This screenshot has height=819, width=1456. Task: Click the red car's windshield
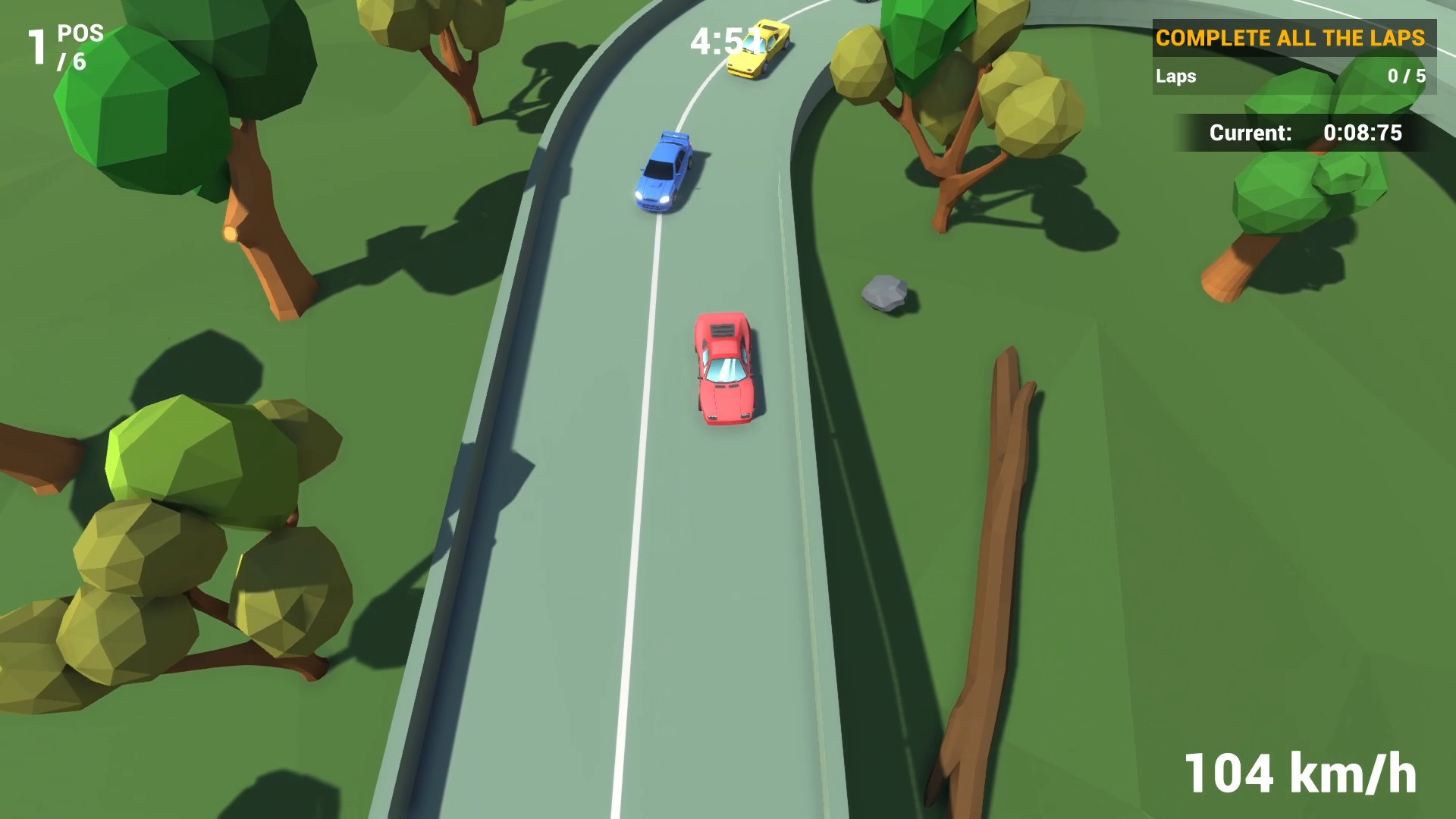tap(726, 371)
